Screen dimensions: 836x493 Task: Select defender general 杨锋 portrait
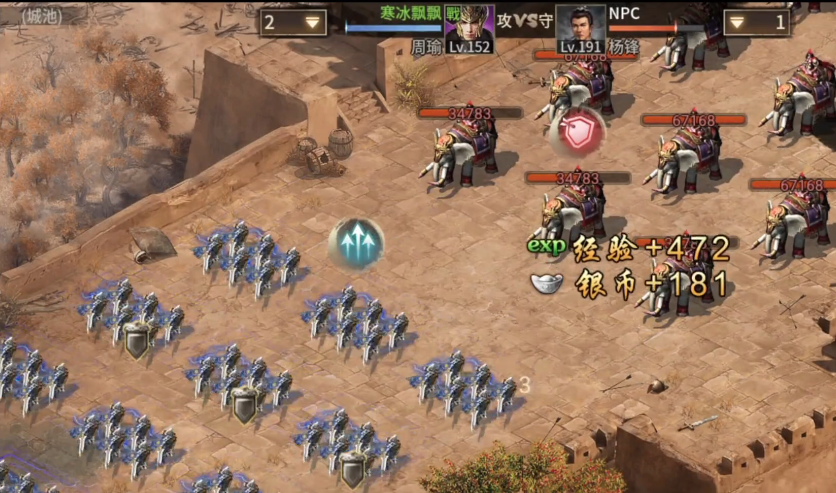pyautogui.click(x=581, y=24)
